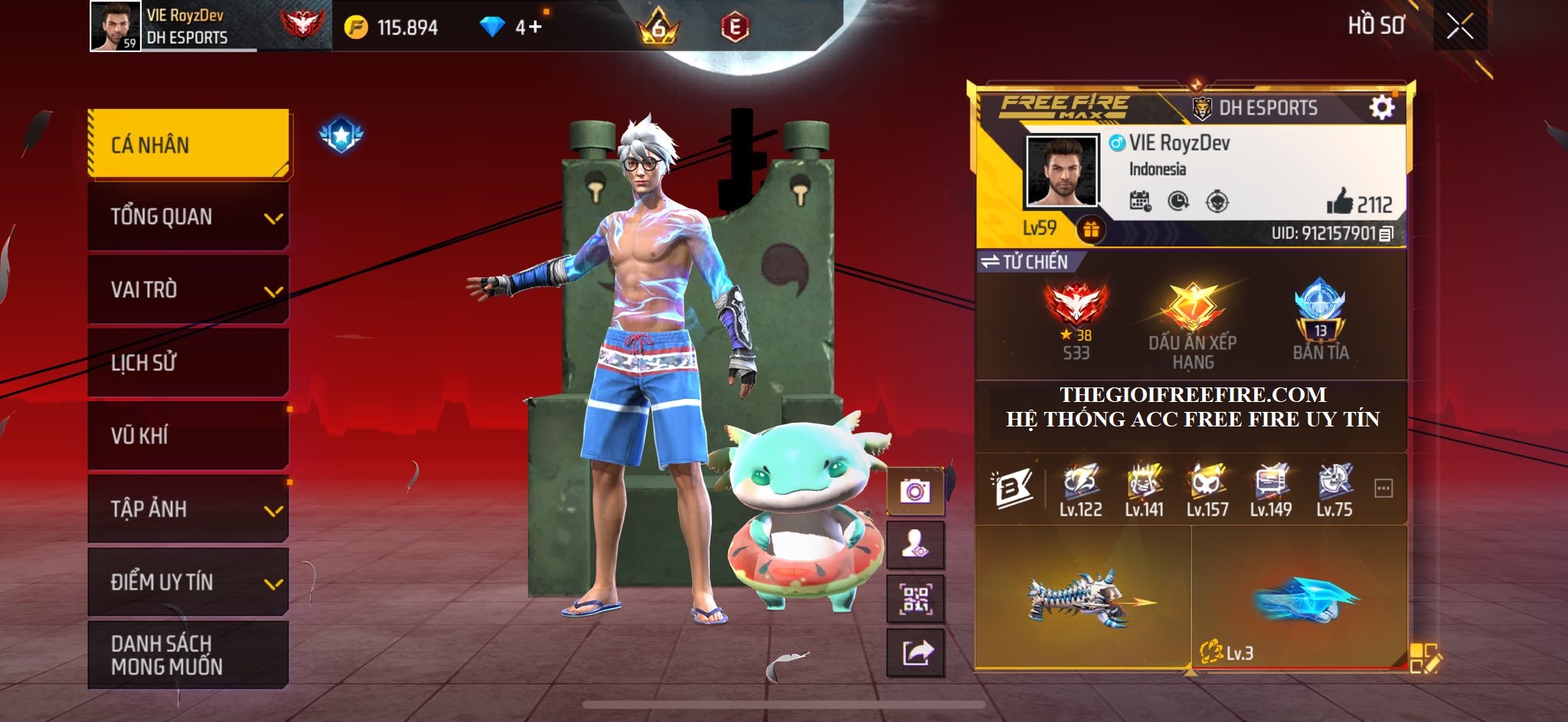Click the thumbs-up like button
Image resolution: width=1568 pixels, height=722 pixels.
(1340, 203)
